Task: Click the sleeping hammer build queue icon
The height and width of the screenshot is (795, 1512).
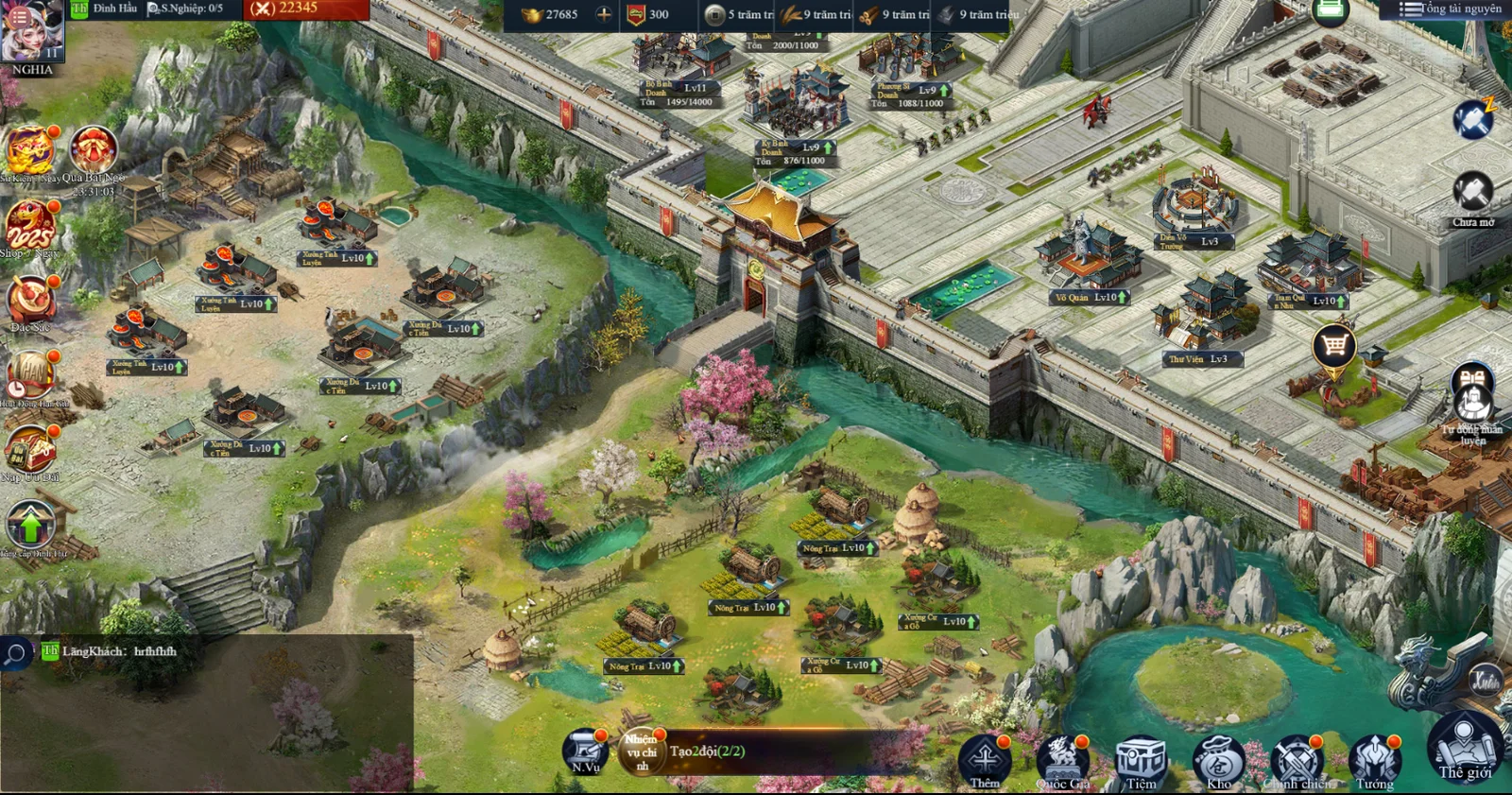Action: [x=1473, y=119]
